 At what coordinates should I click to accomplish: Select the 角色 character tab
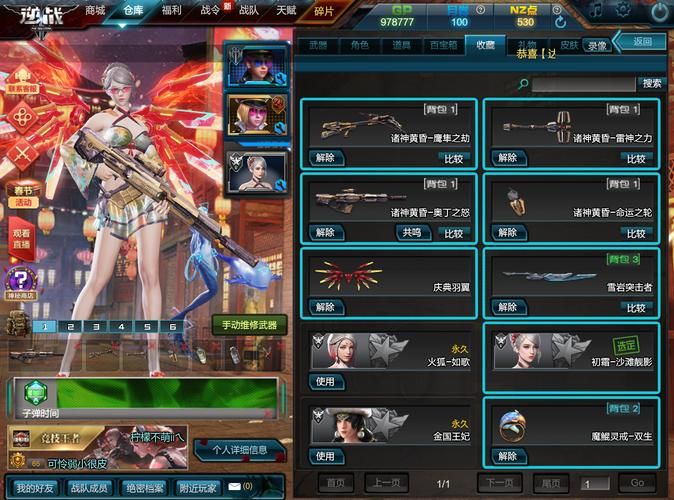[358, 45]
